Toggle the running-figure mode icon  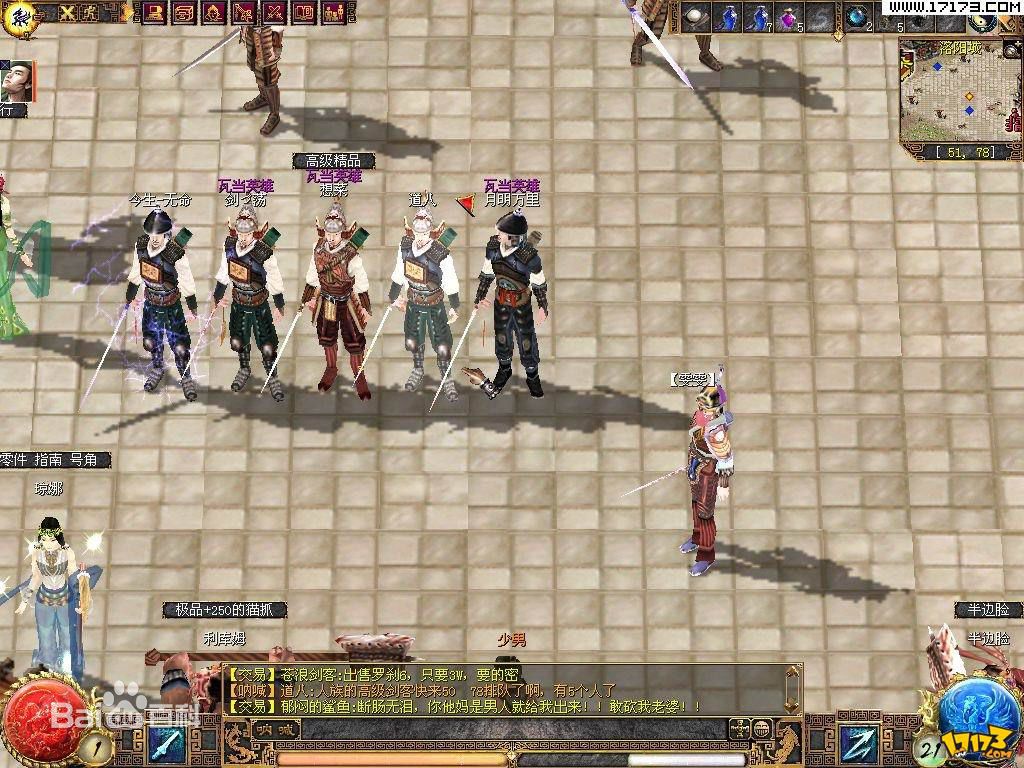[x=91, y=12]
